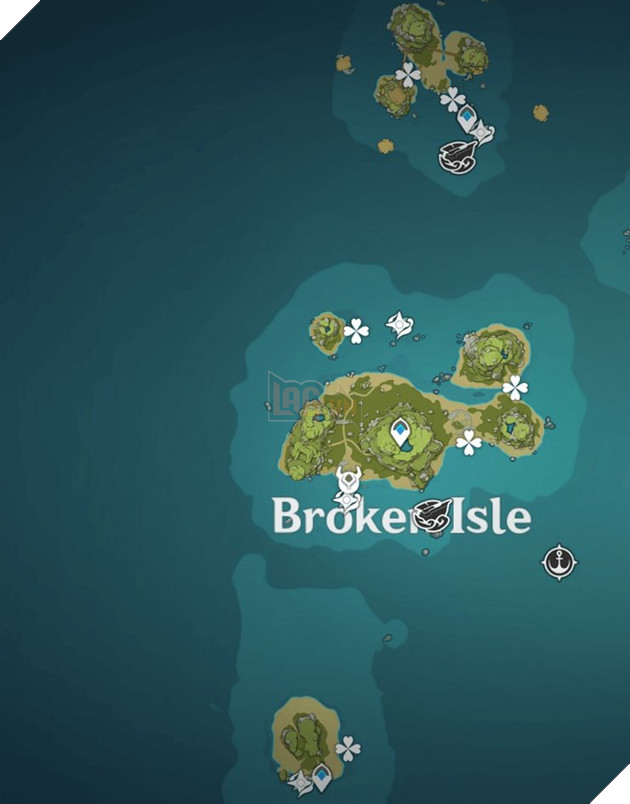
Task: Click the anchor map marker
Action: point(557,563)
